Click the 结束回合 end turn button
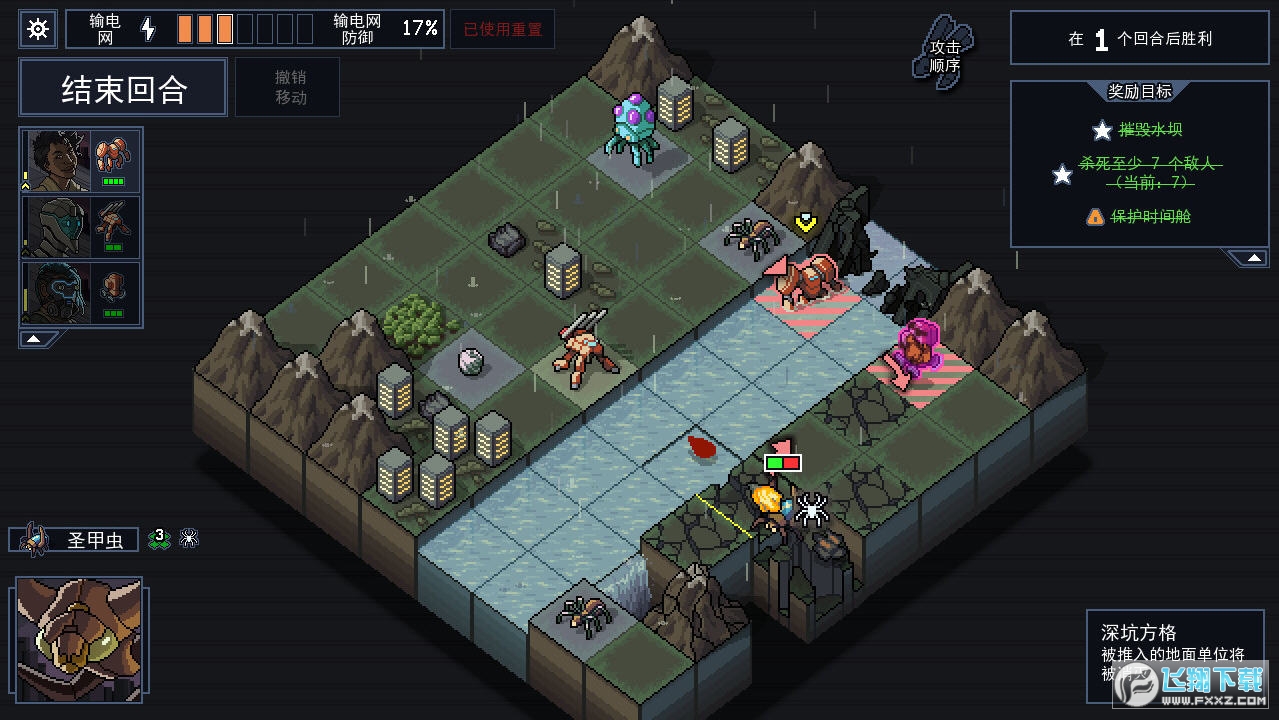The height and width of the screenshot is (720, 1279). 124,89
